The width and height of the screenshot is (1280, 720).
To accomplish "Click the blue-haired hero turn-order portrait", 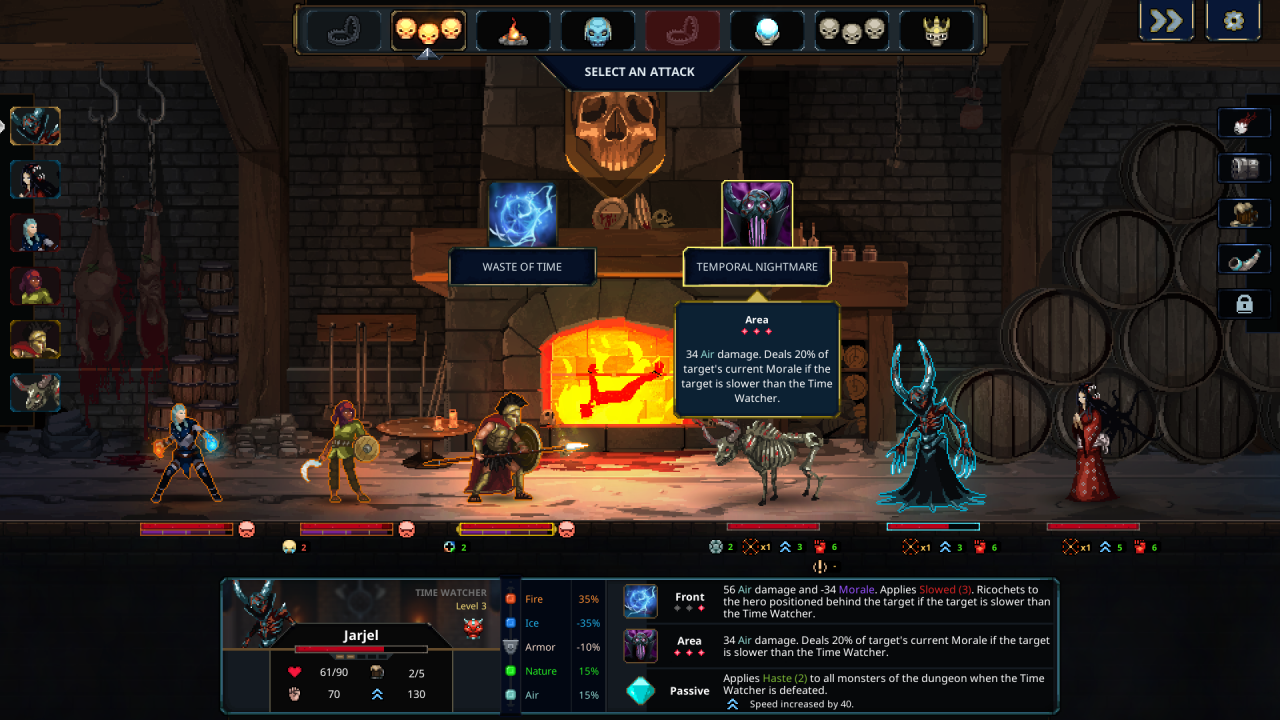I will [36, 233].
